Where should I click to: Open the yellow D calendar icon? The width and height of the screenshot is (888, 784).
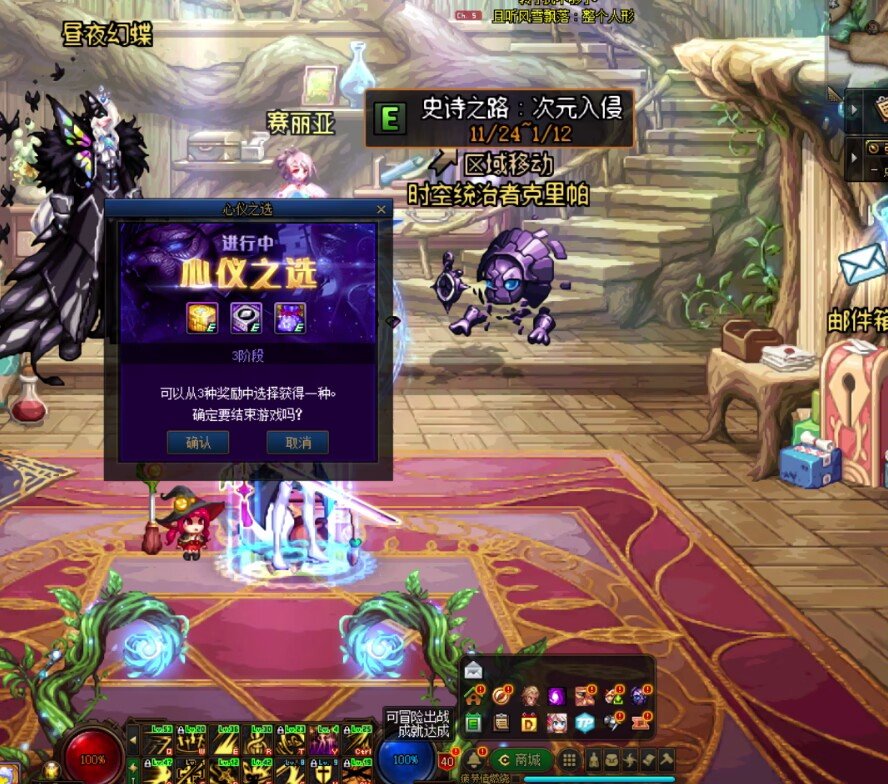(528, 722)
